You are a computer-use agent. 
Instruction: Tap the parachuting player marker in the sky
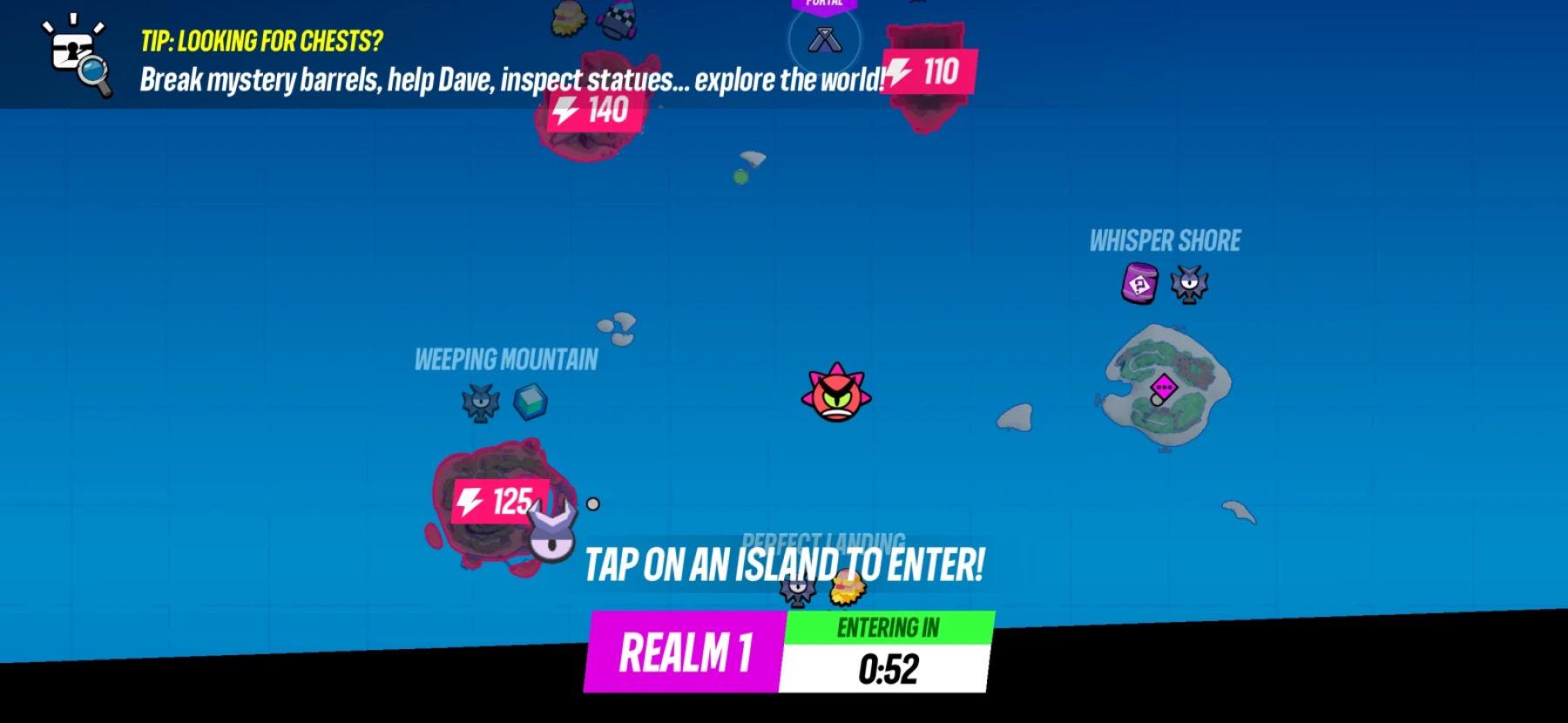point(746,166)
